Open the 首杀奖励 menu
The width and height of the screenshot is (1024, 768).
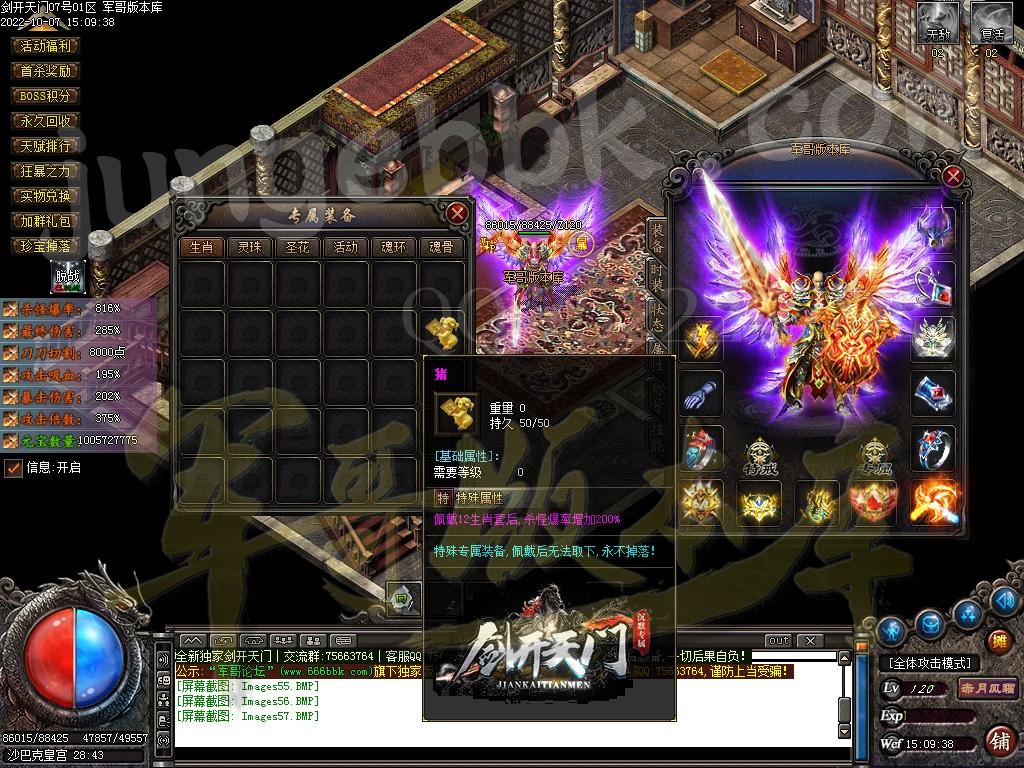pos(45,71)
